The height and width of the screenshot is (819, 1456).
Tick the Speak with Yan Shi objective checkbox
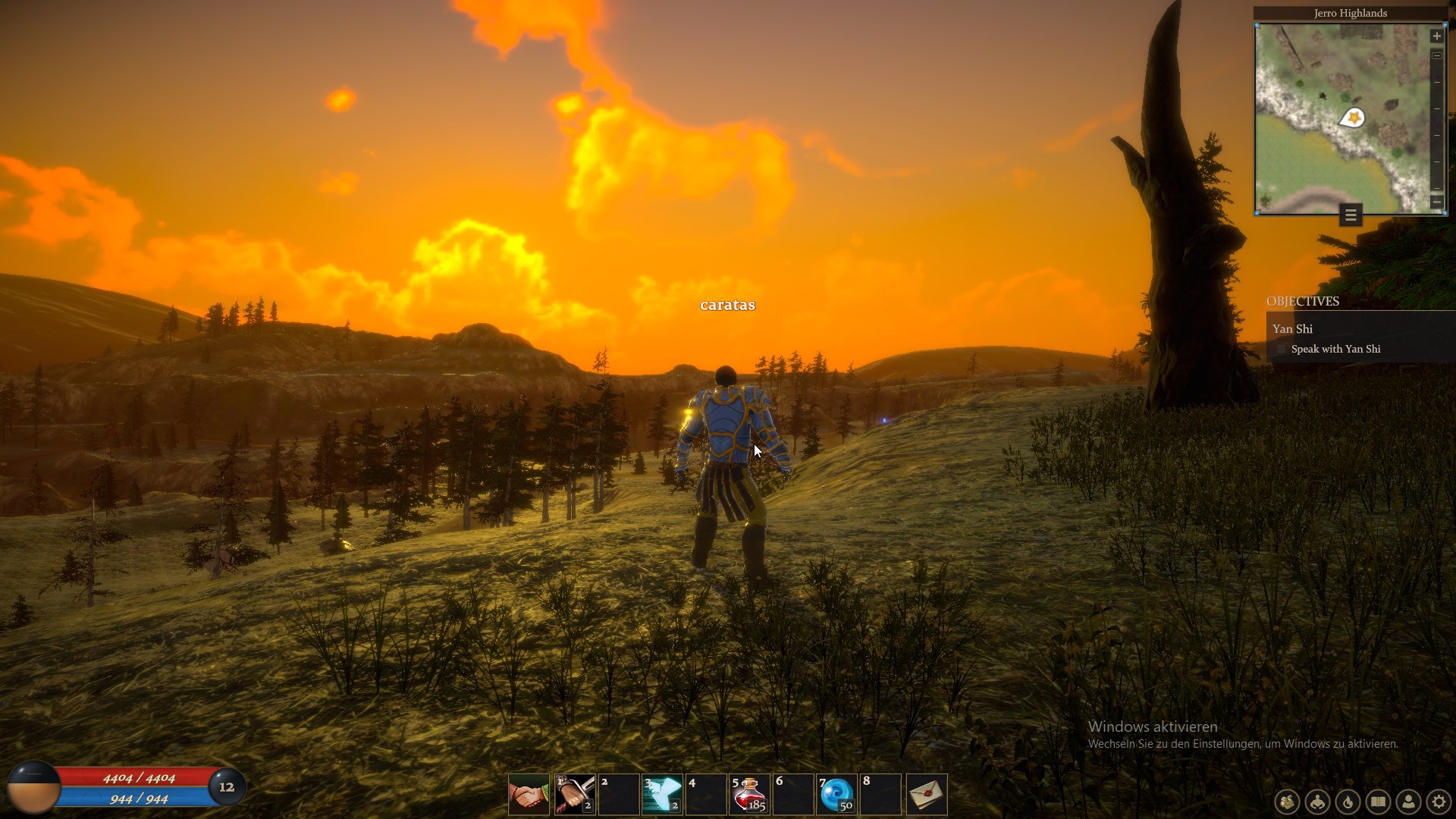coord(1282,349)
